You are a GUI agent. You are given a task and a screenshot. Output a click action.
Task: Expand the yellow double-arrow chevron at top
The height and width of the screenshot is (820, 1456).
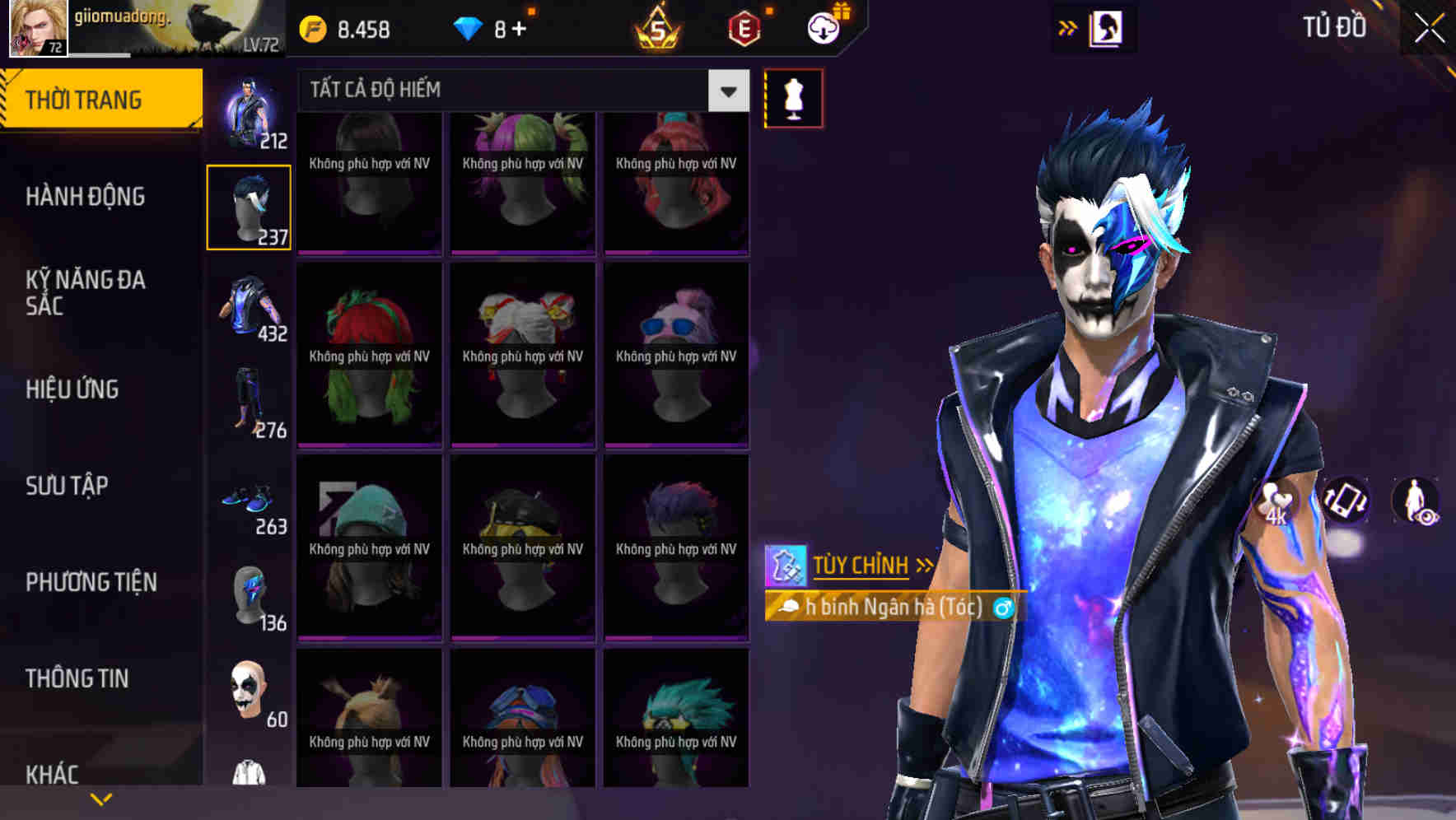1067,27
